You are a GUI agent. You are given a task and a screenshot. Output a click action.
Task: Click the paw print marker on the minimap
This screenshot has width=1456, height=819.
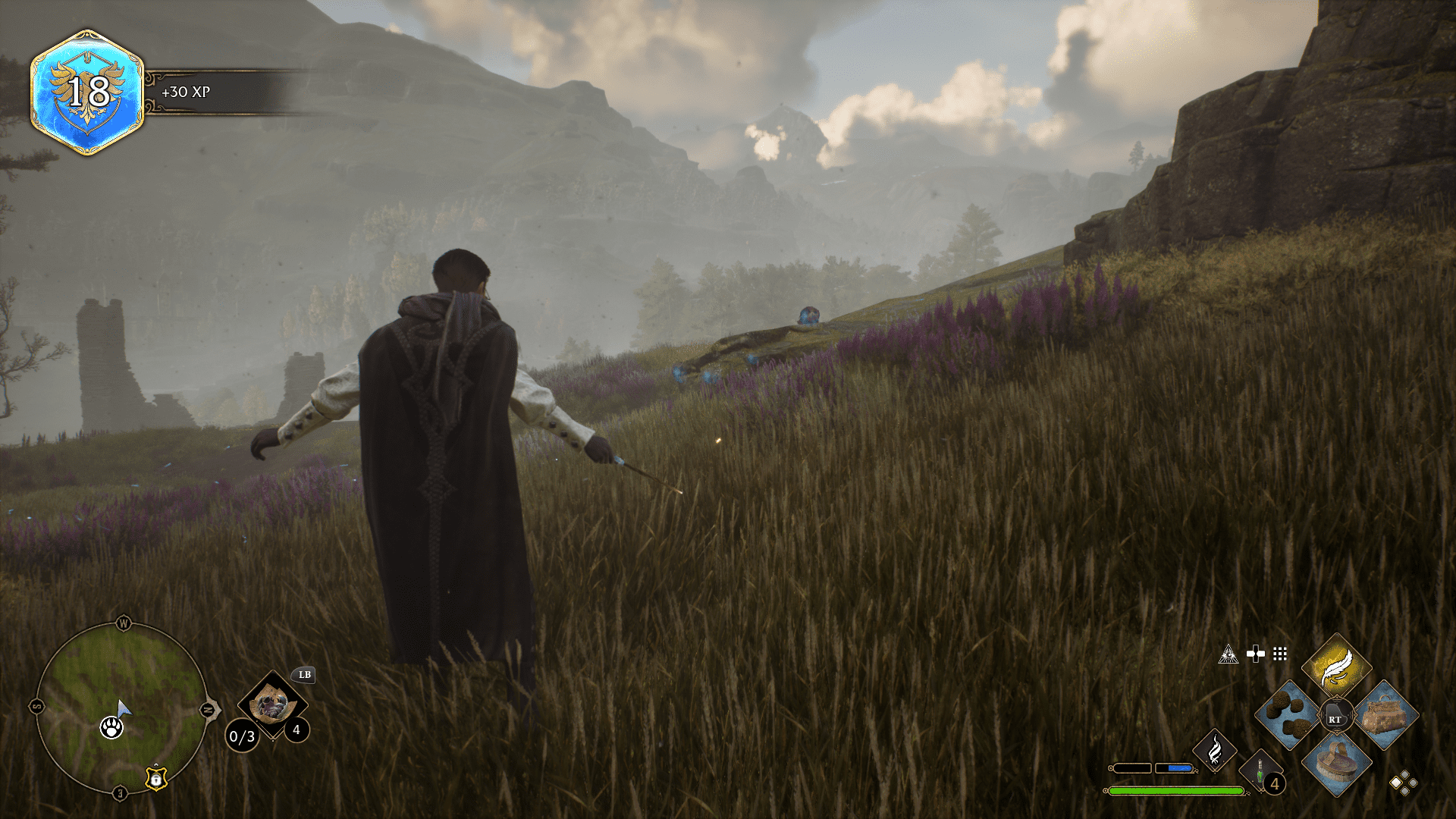pyautogui.click(x=111, y=727)
